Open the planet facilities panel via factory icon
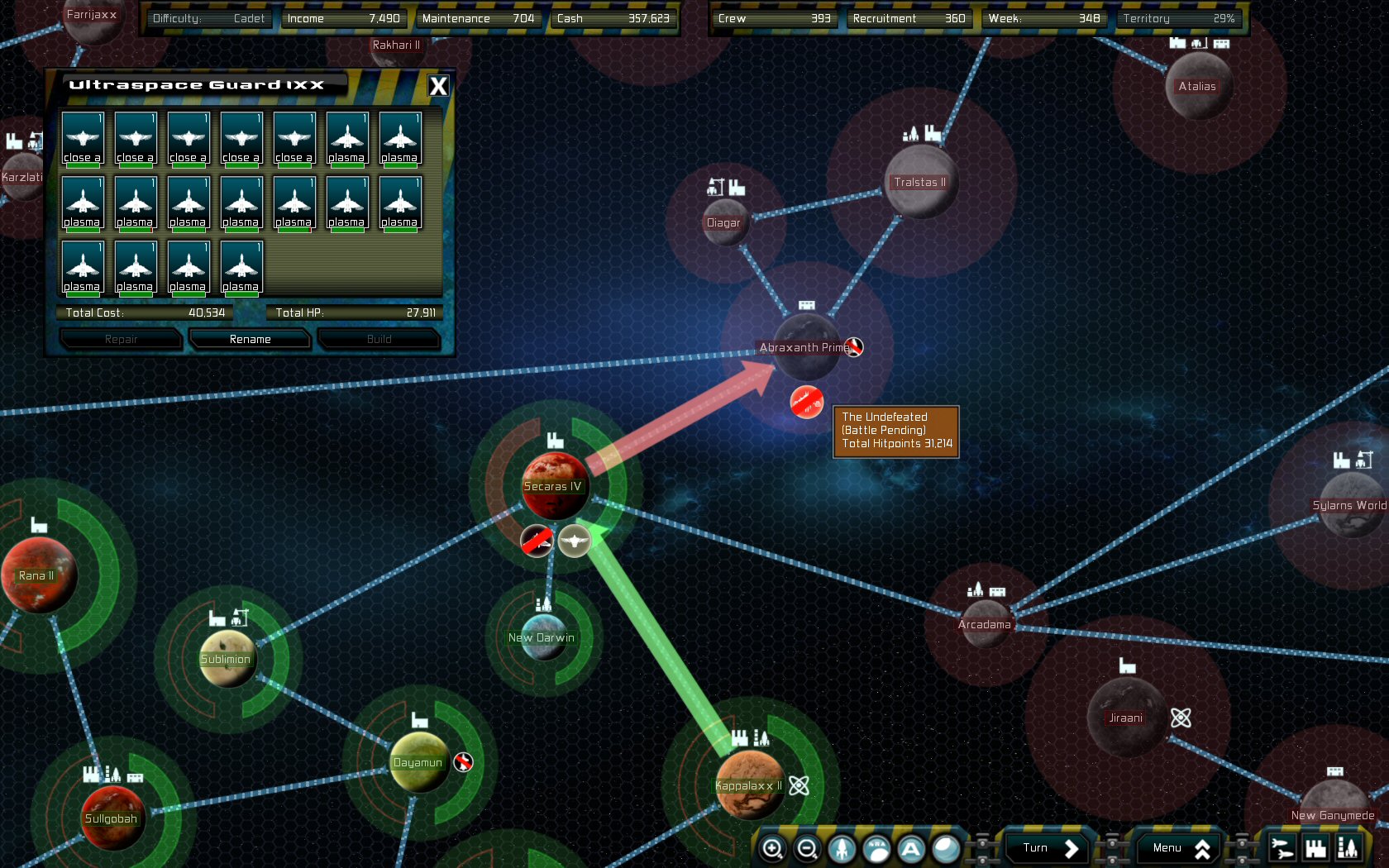1389x868 pixels. [x=1315, y=847]
